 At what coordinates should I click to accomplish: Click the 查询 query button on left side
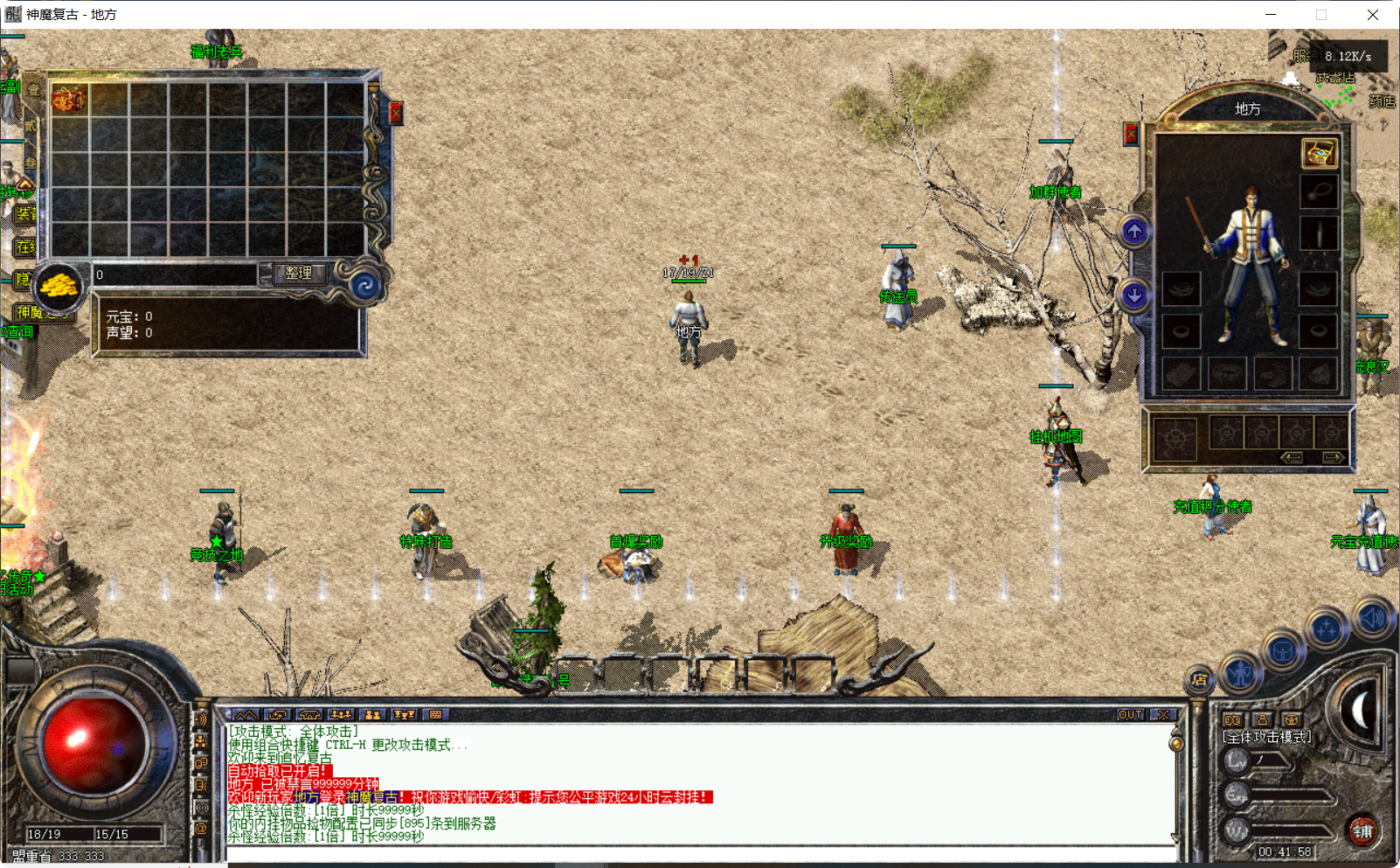[17, 330]
